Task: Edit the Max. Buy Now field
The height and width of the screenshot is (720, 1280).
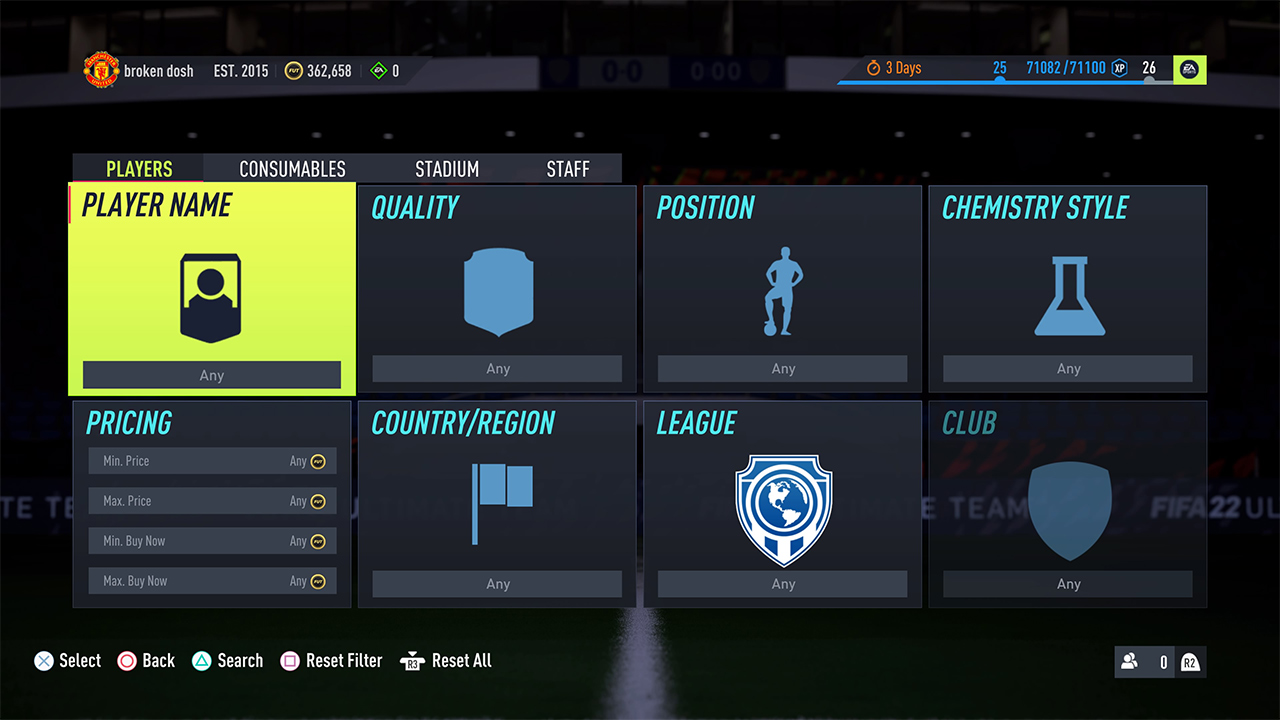Action: coord(212,581)
